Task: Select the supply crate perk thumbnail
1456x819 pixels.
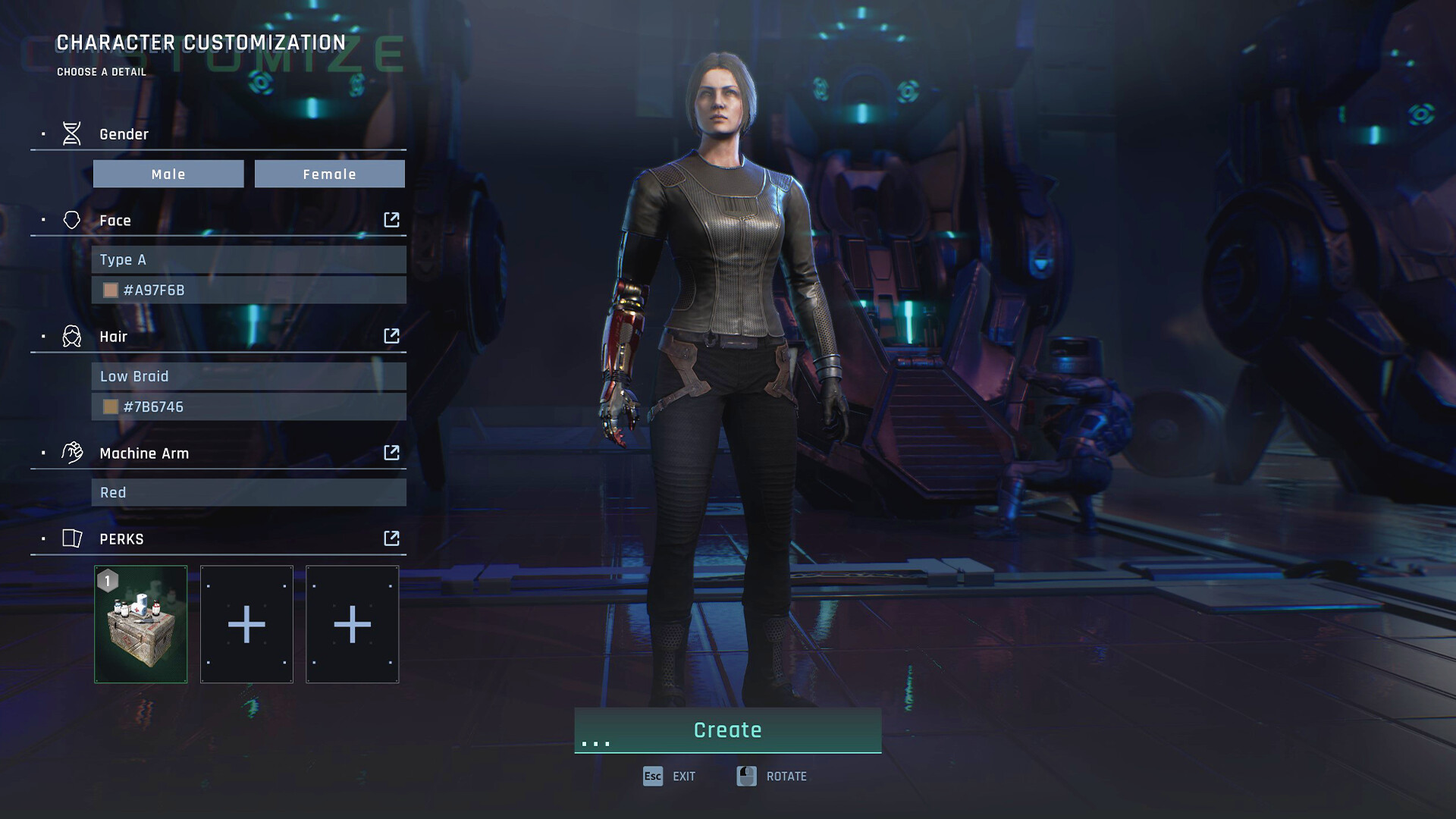Action: click(140, 623)
